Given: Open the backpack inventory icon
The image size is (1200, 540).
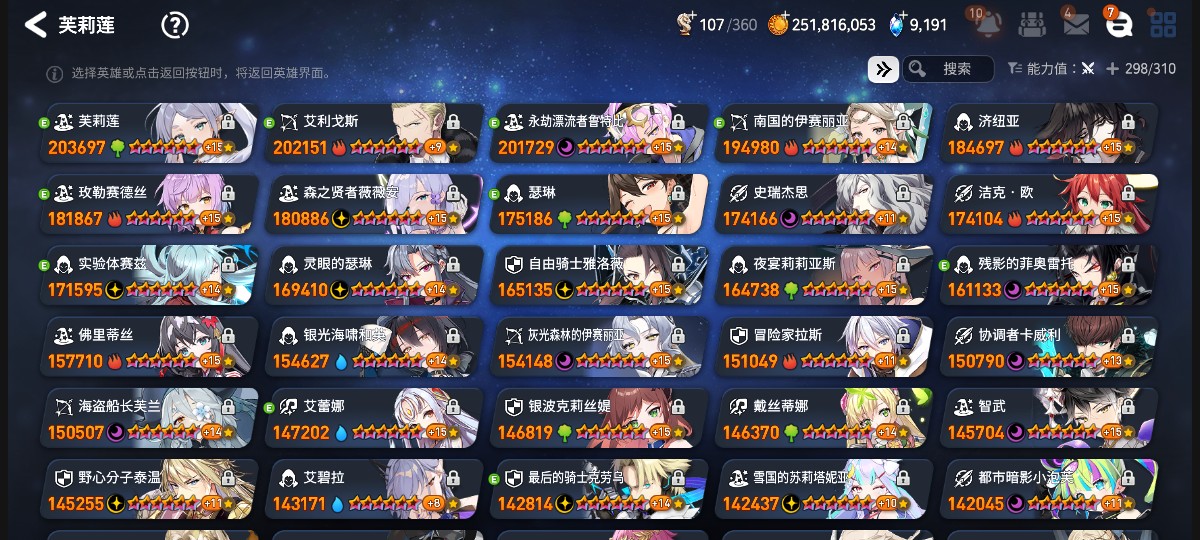Looking at the screenshot, I should [1033, 25].
